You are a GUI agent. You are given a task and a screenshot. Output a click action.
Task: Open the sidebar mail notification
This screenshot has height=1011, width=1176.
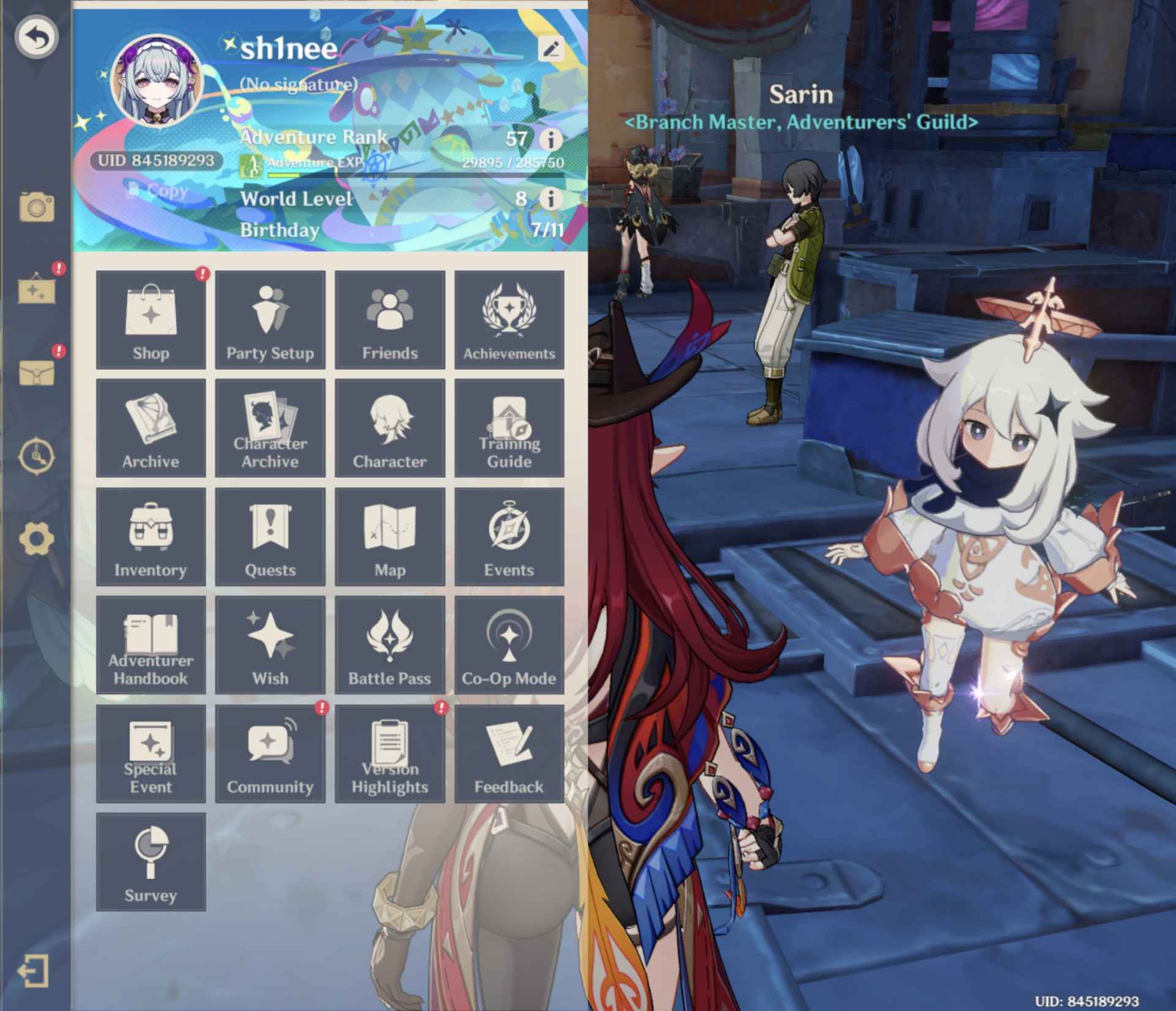(37, 365)
